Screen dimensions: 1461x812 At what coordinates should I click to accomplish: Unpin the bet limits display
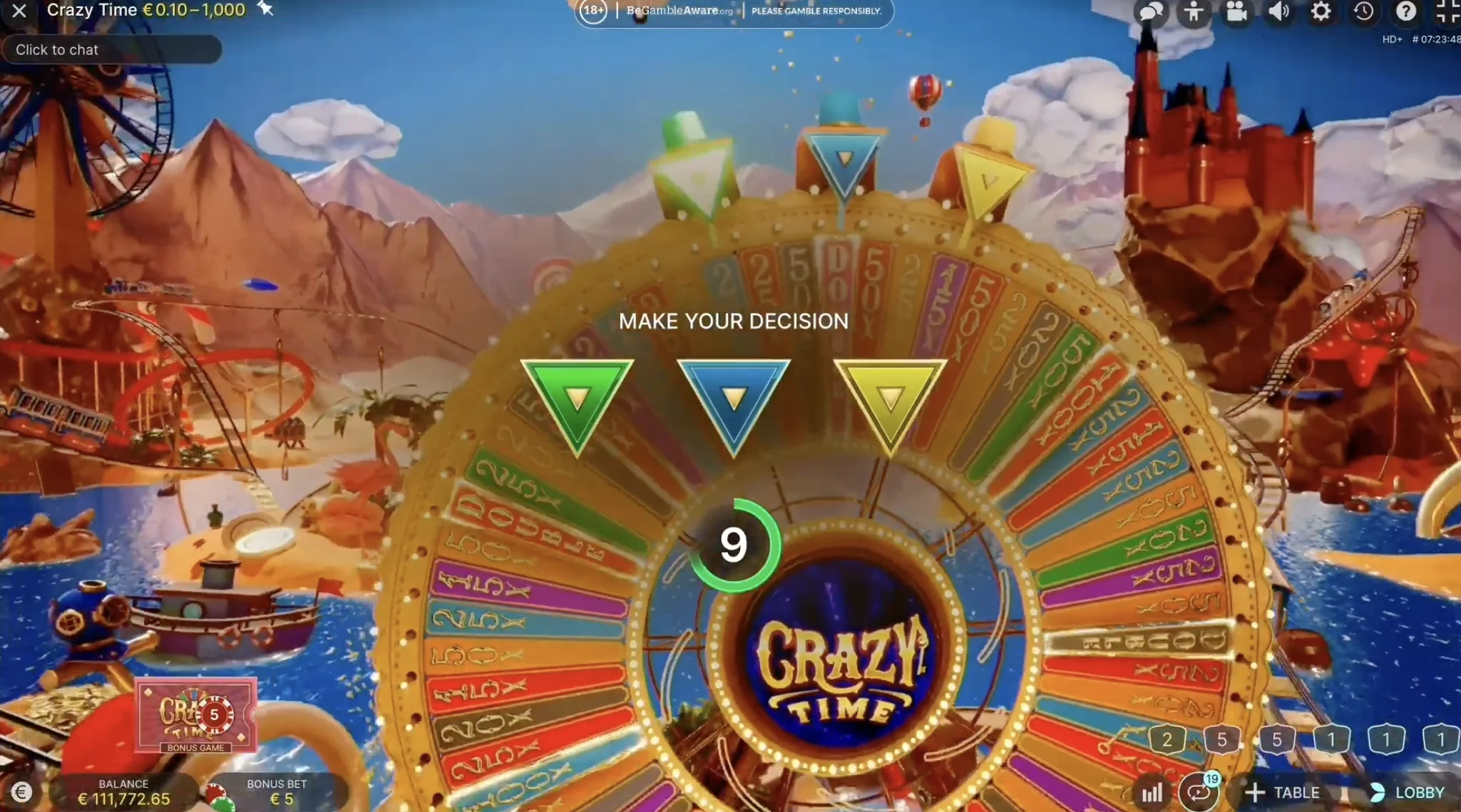point(265,9)
